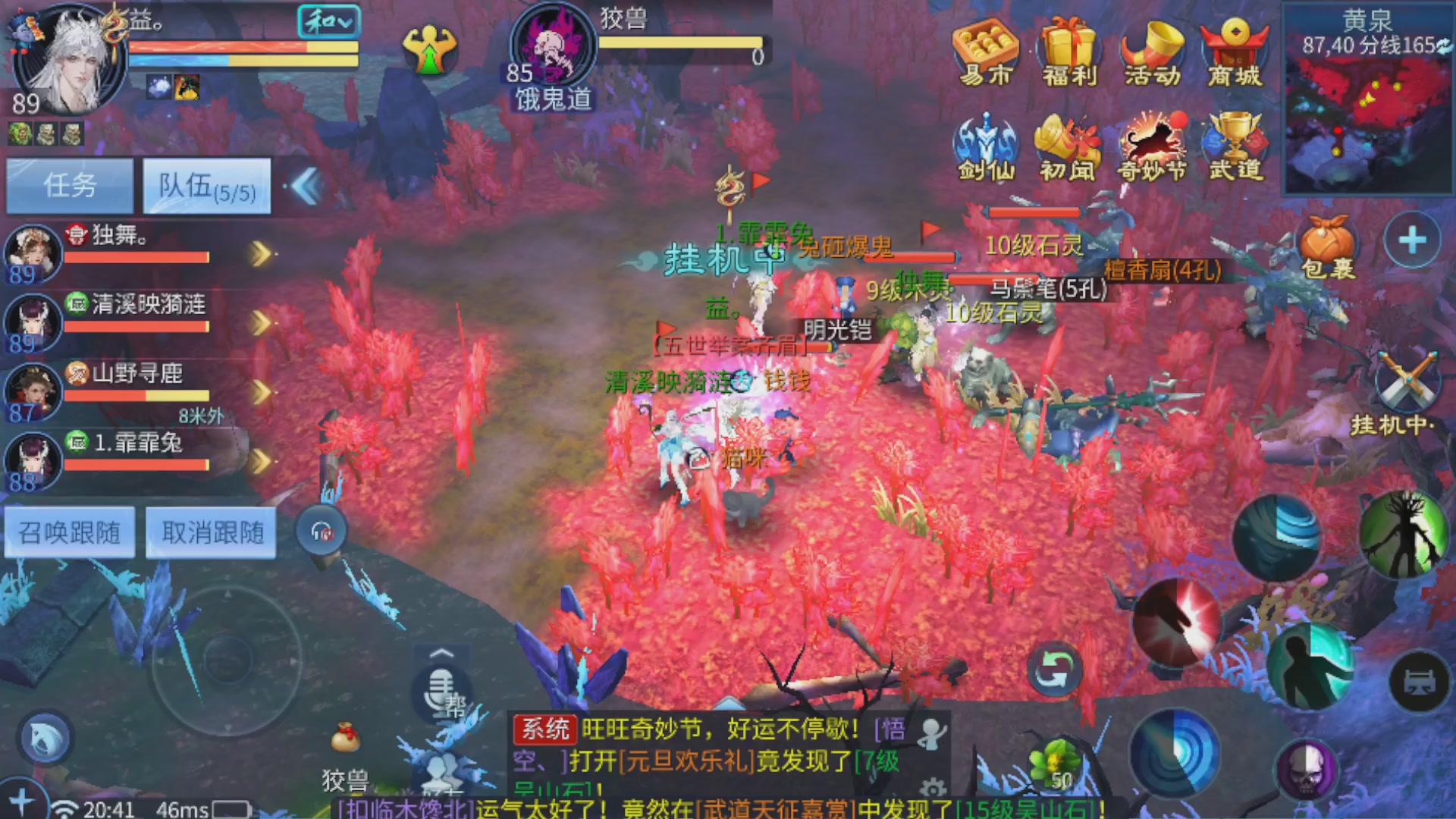
Task: Click the 取消跟随 button
Action: click(x=210, y=532)
